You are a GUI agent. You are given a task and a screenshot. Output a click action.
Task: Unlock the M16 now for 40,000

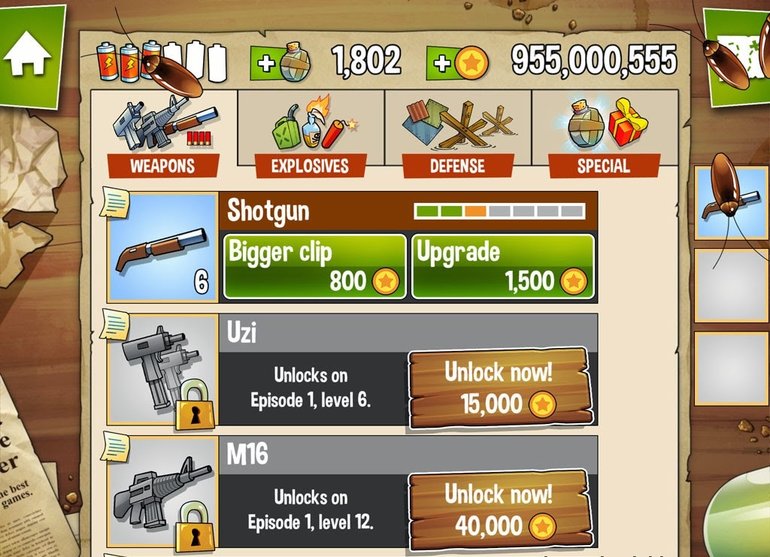[x=499, y=508]
